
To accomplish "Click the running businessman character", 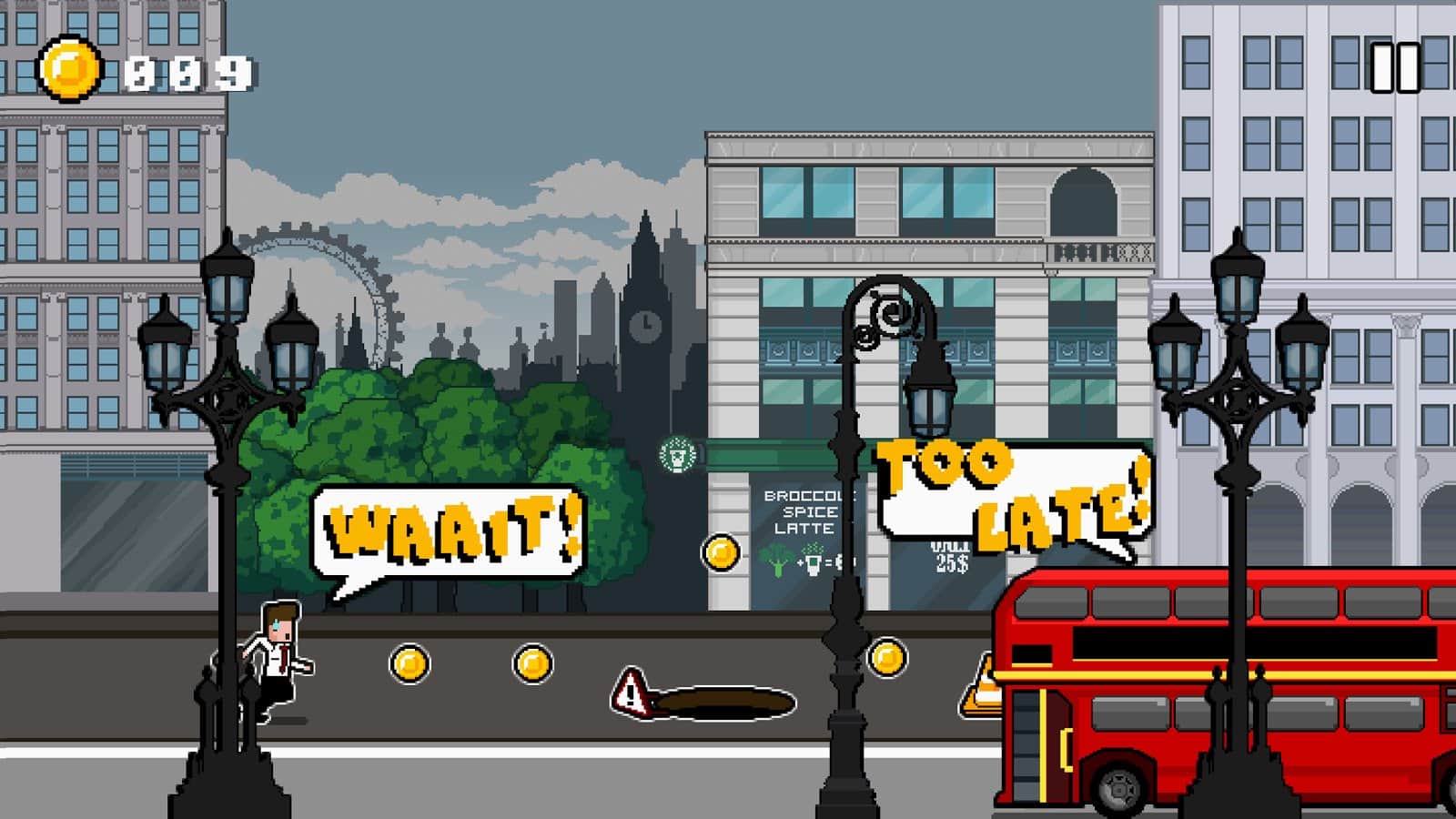I will tap(278, 660).
